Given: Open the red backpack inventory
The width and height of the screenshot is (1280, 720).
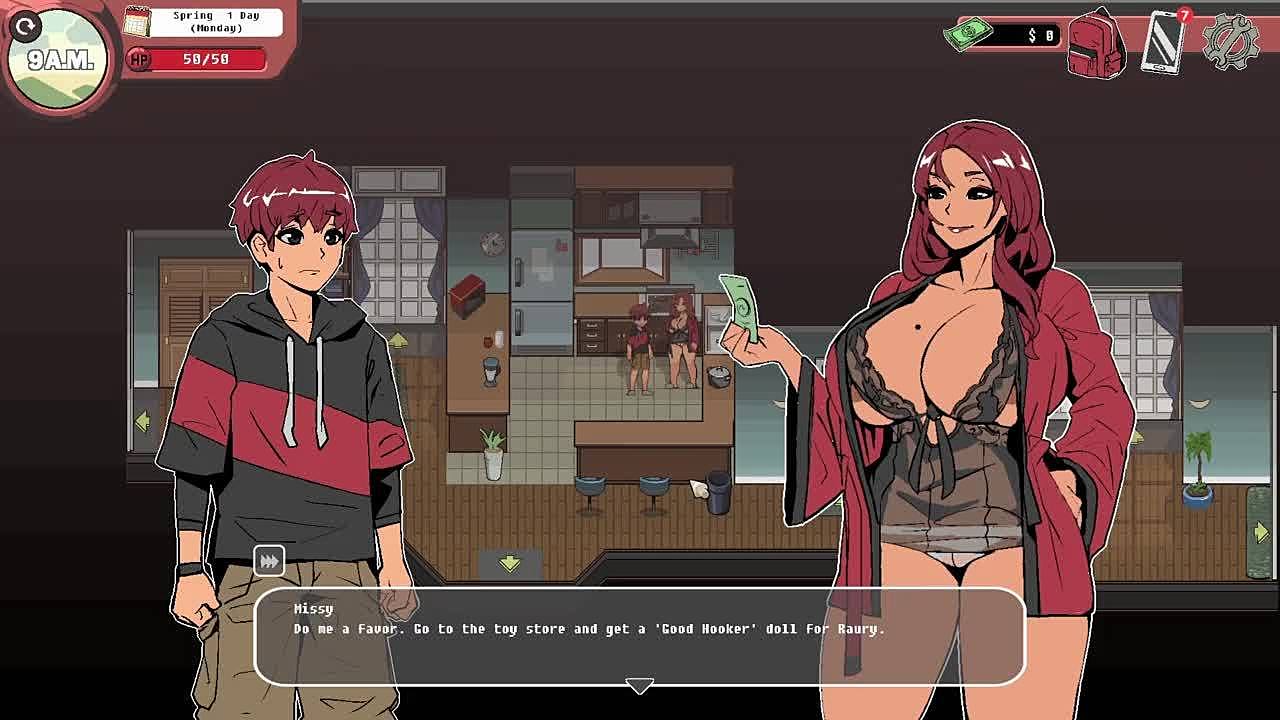Looking at the screenshot, I should (x=1096, y=44).
